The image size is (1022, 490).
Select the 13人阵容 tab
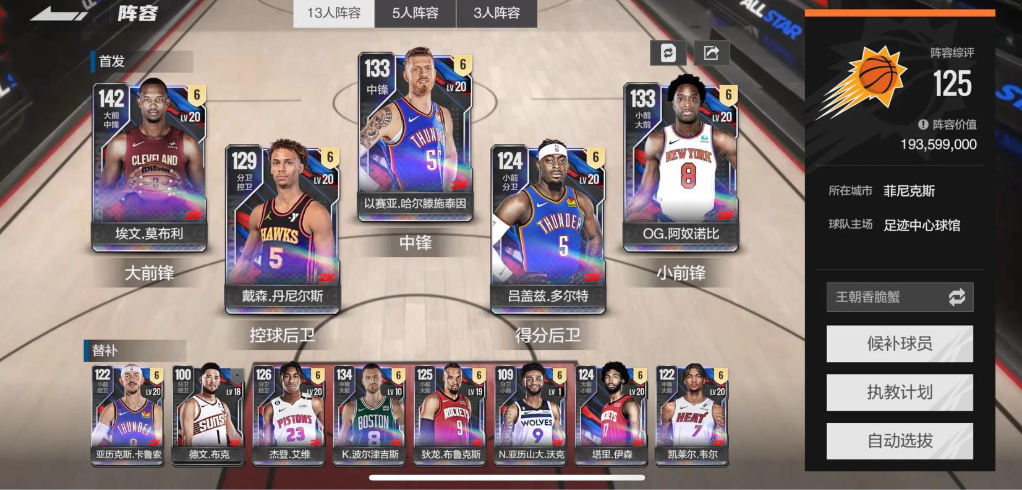tap(334, 13)
